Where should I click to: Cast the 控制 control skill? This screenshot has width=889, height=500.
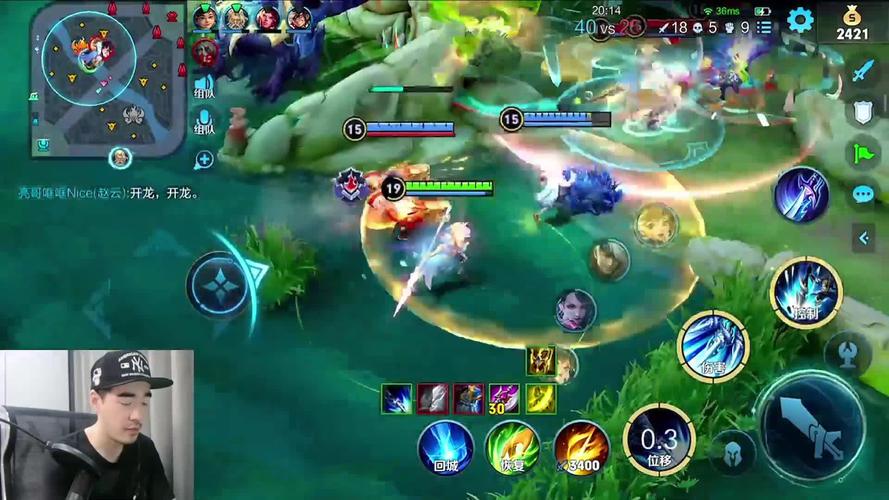(806, 292)
